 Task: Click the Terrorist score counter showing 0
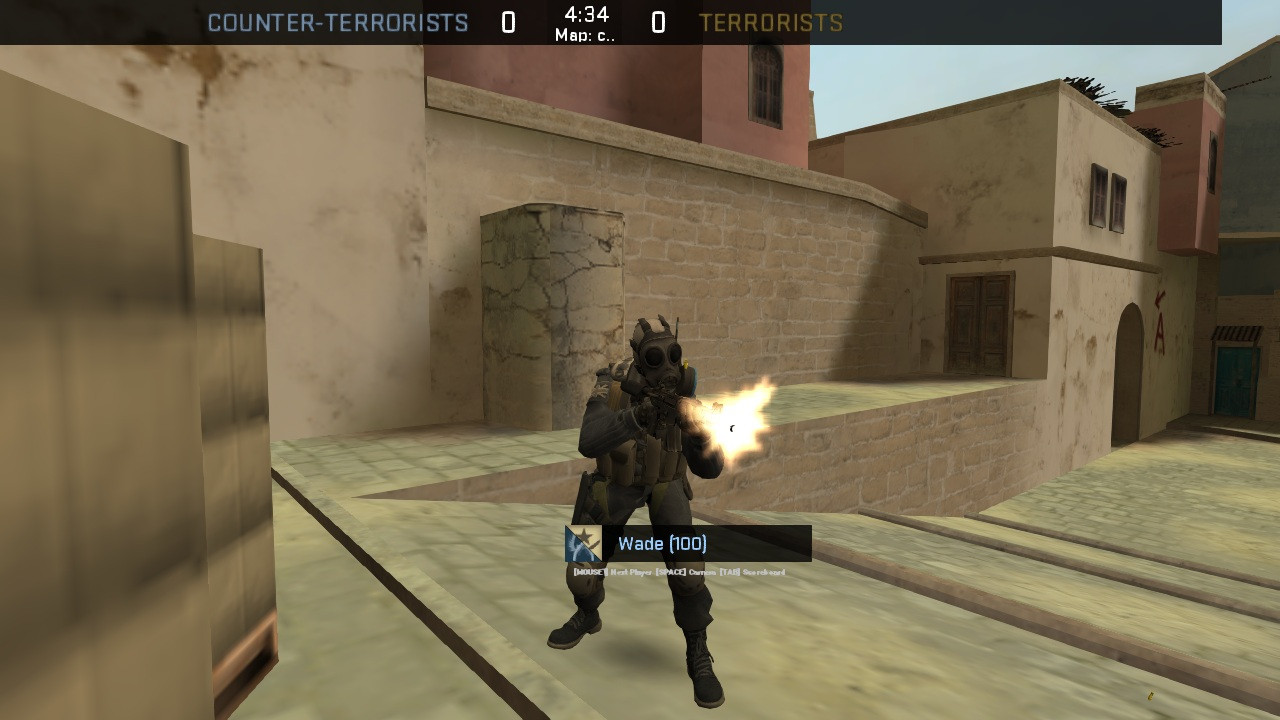658,21
